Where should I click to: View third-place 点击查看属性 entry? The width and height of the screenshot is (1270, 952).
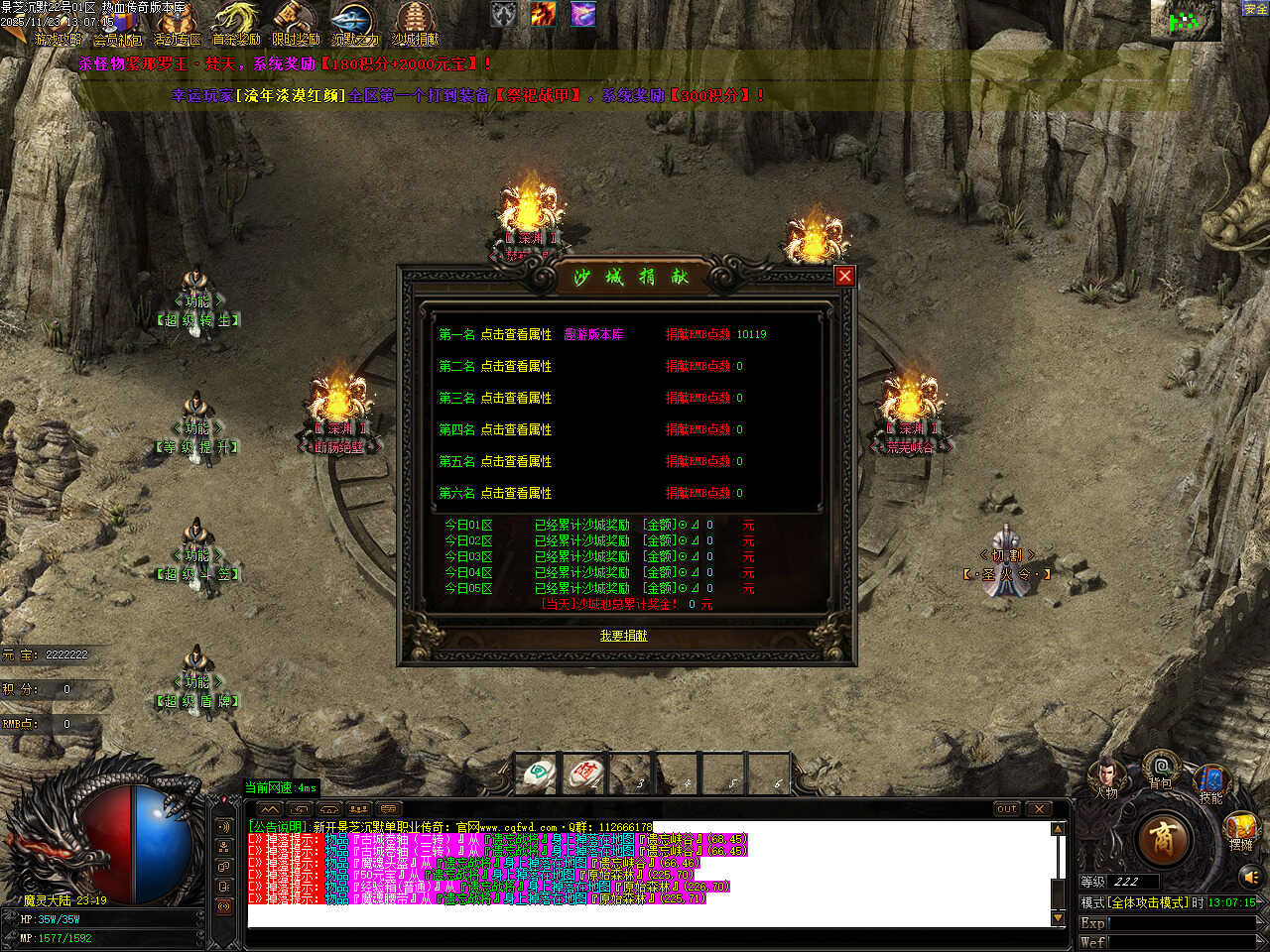coord(516,399)
